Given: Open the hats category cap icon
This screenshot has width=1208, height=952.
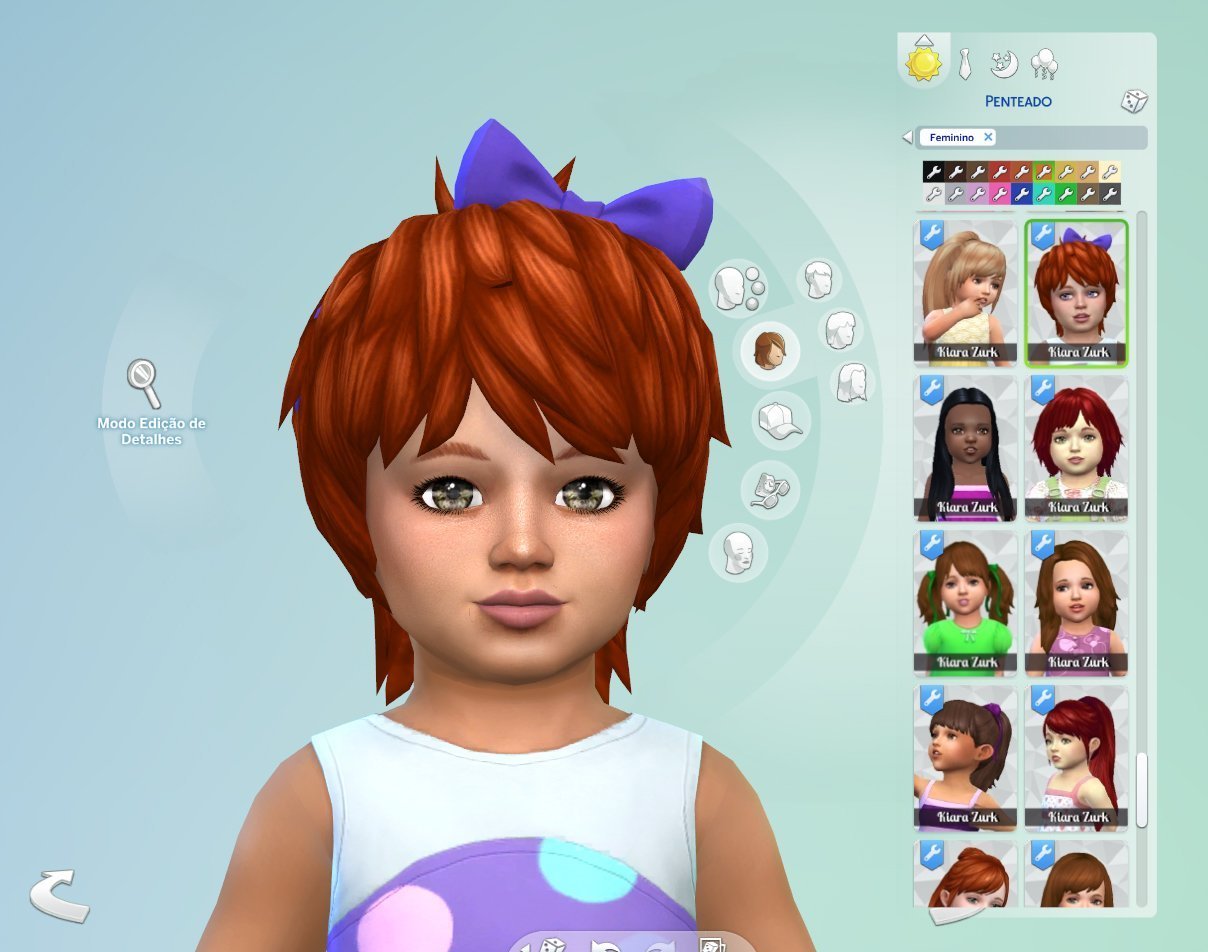Looking at the screenshot, I should pos(780,420).
